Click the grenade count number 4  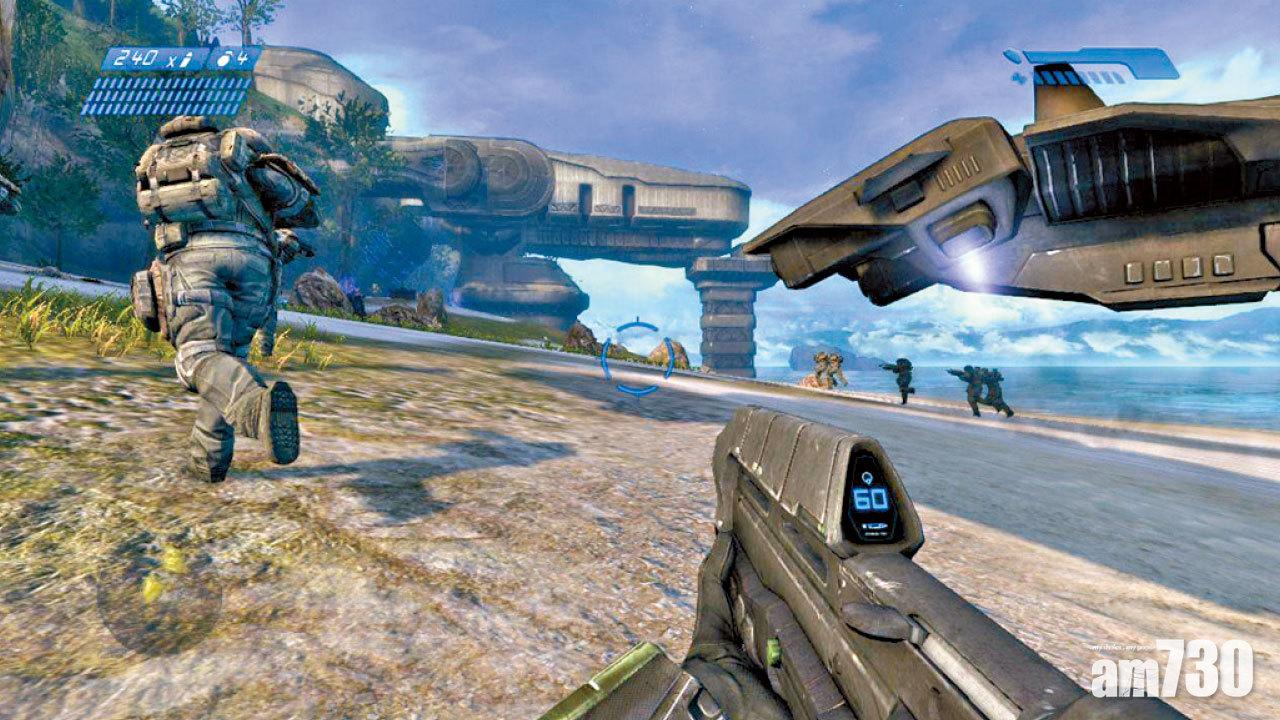[x=243, y=58]
